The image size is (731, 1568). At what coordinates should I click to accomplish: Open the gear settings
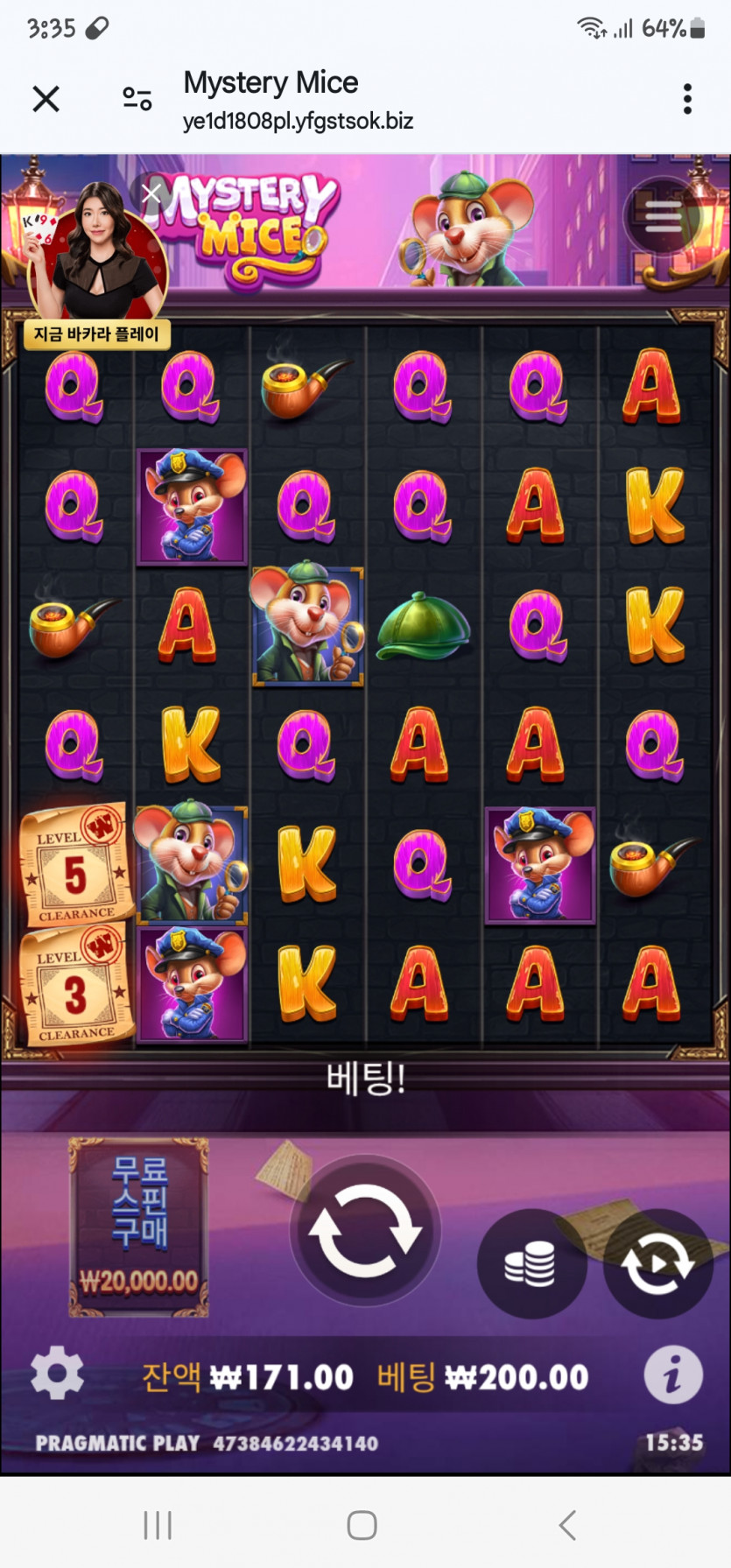[x=57, y=1374]
